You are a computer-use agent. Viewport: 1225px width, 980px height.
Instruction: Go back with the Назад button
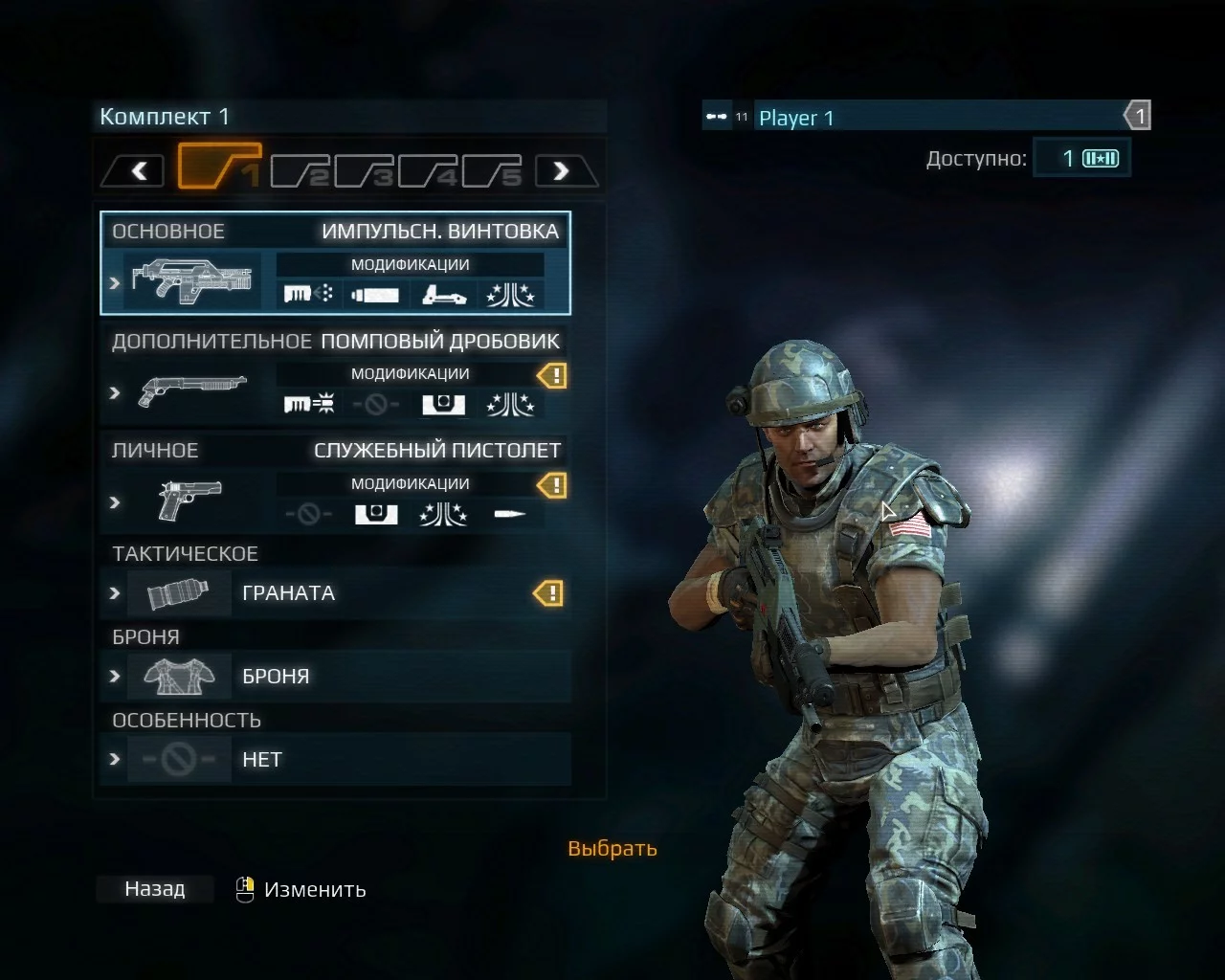pos(154,889)
